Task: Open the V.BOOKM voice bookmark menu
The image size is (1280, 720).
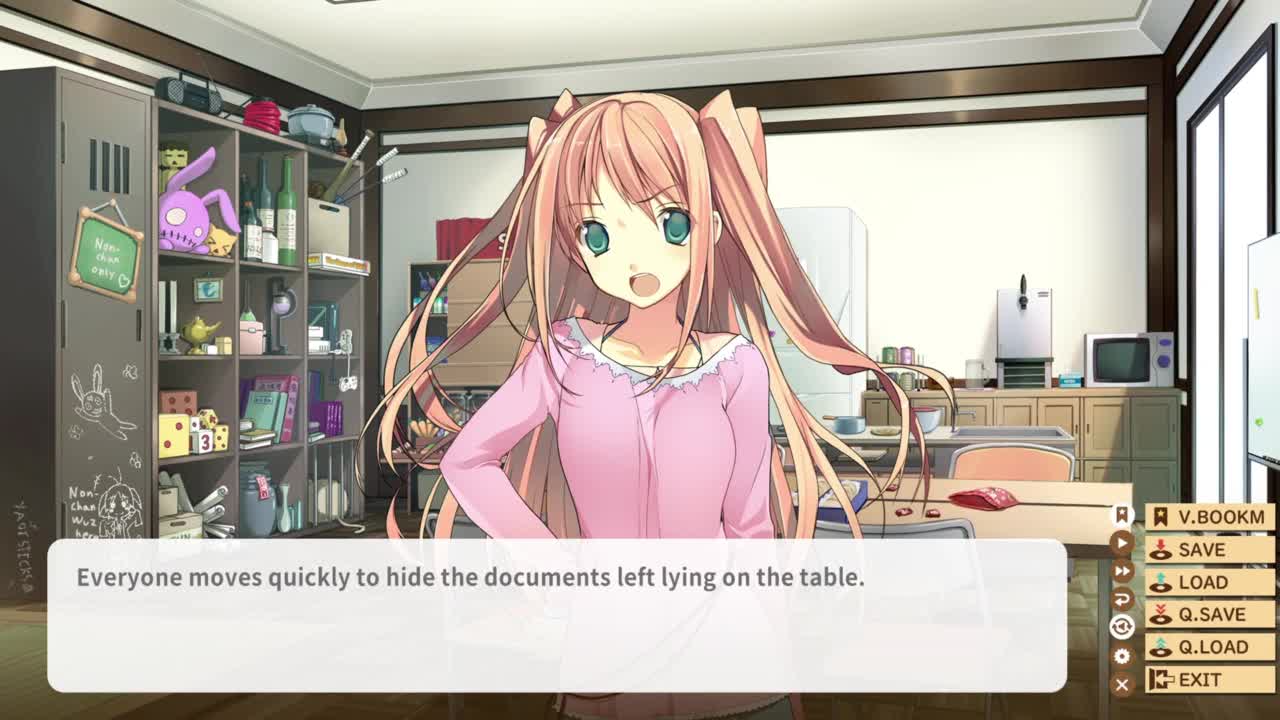Action: point(1209,517)
